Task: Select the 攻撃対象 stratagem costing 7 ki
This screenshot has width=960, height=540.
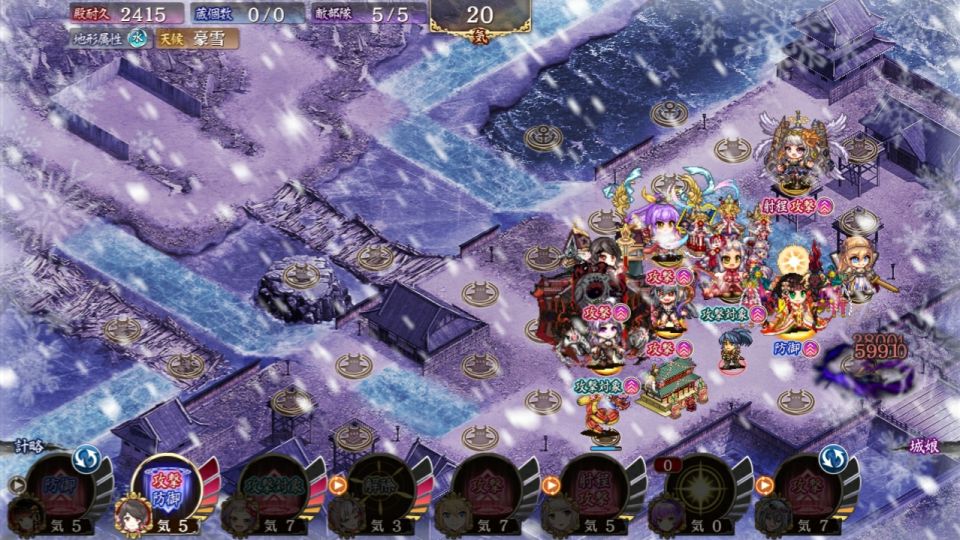Action: coord(272,487)
